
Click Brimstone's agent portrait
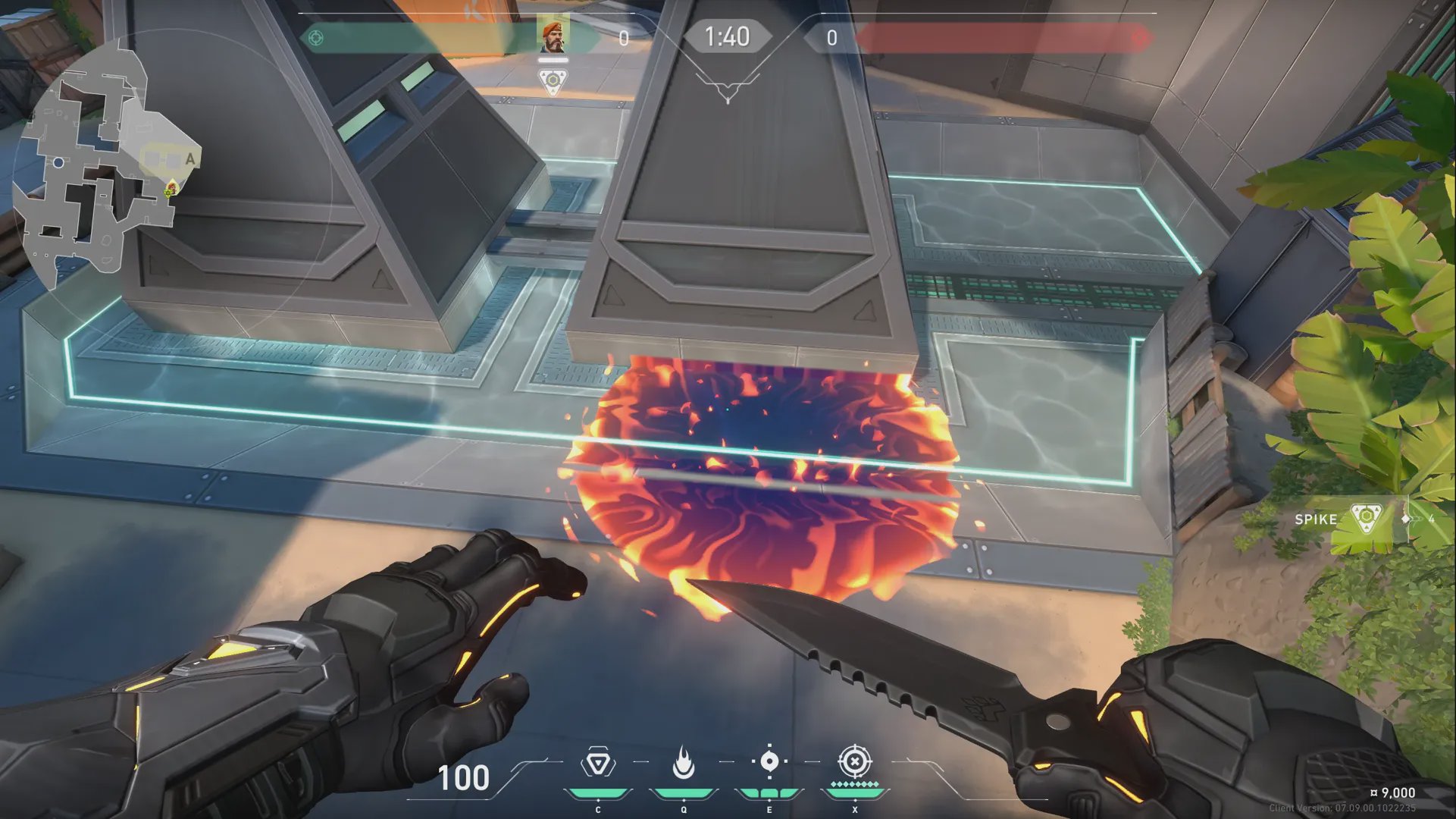554,36
